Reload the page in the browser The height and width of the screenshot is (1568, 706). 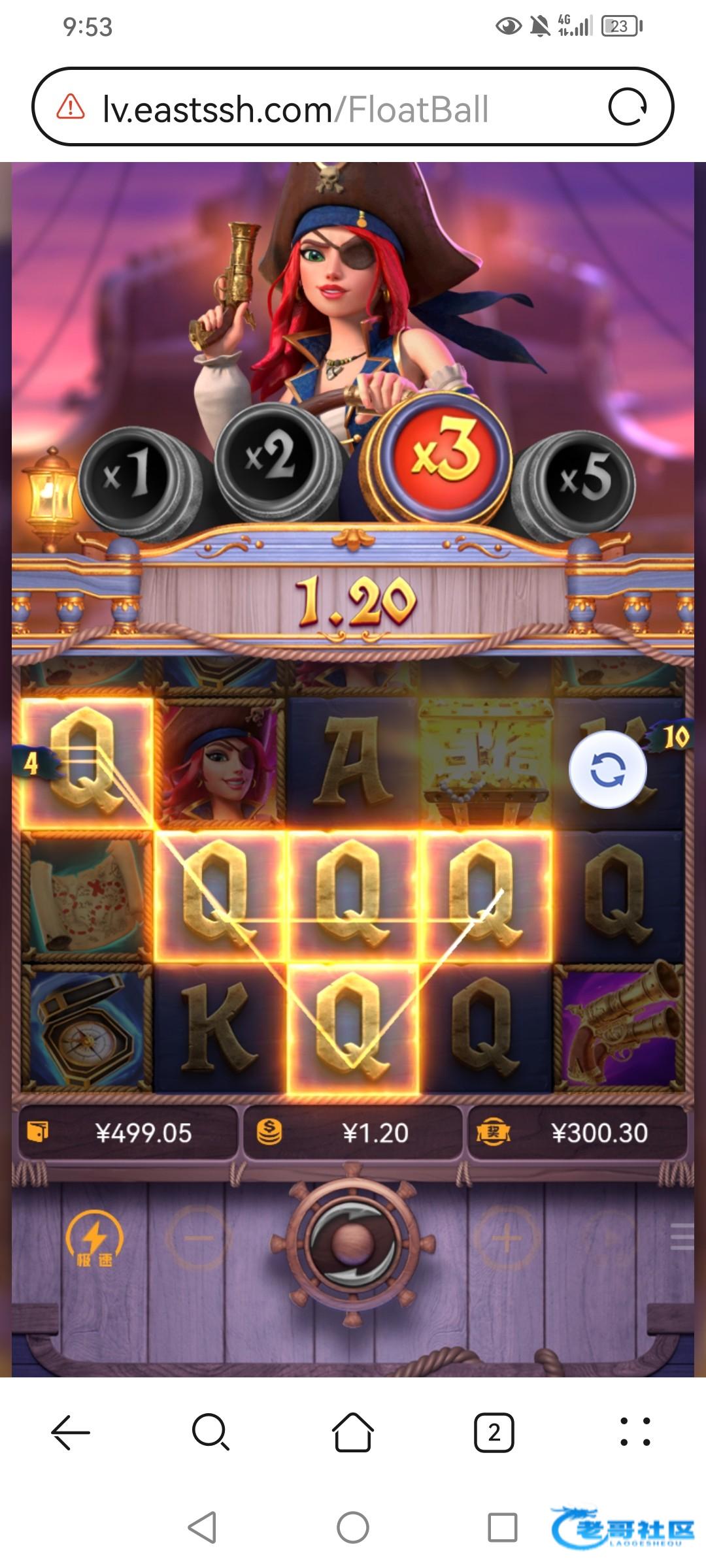(x=628, y=107)
